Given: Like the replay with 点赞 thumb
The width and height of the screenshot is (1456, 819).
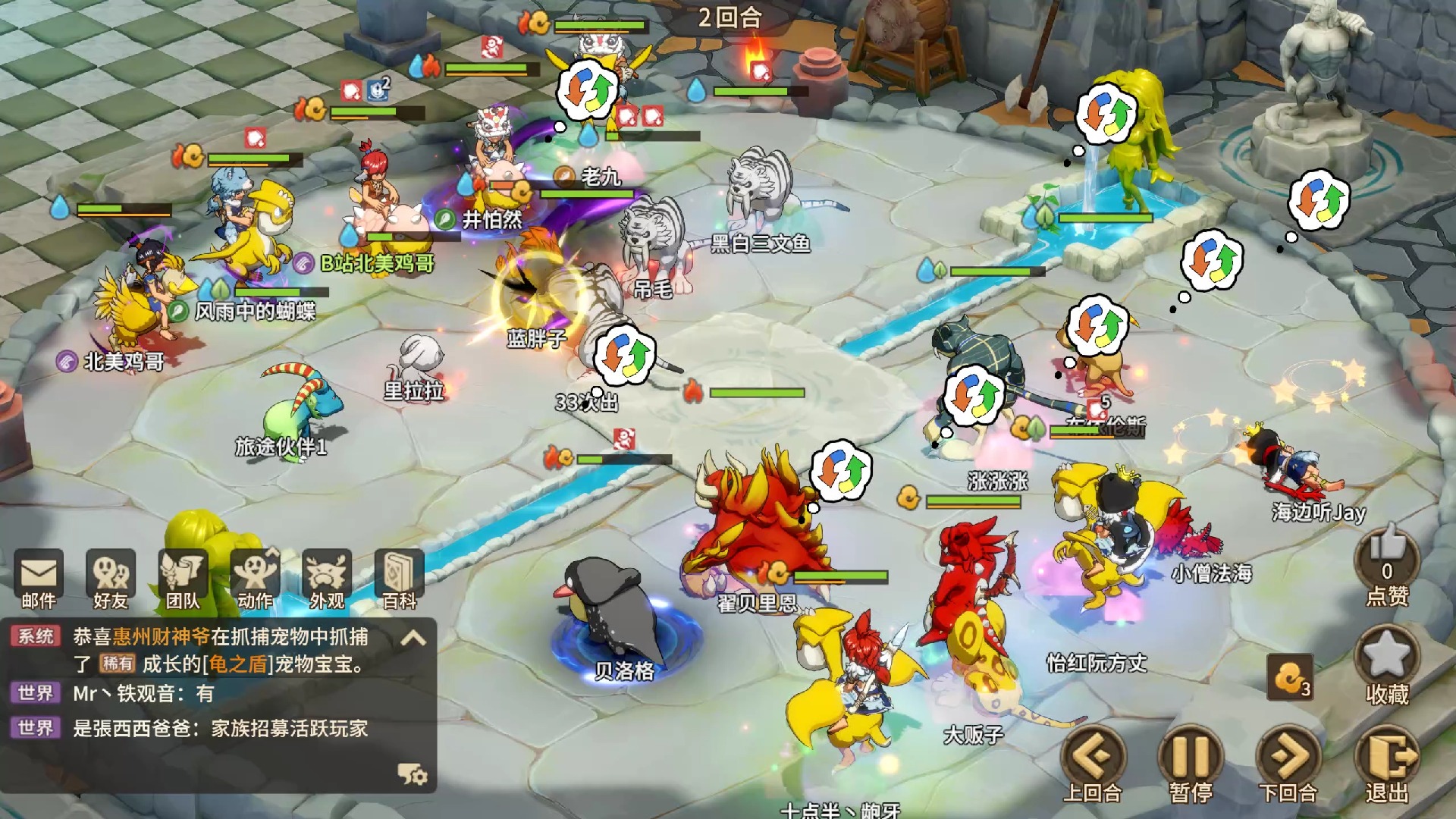Looking at the screenshot, I should coord(1387,565).
